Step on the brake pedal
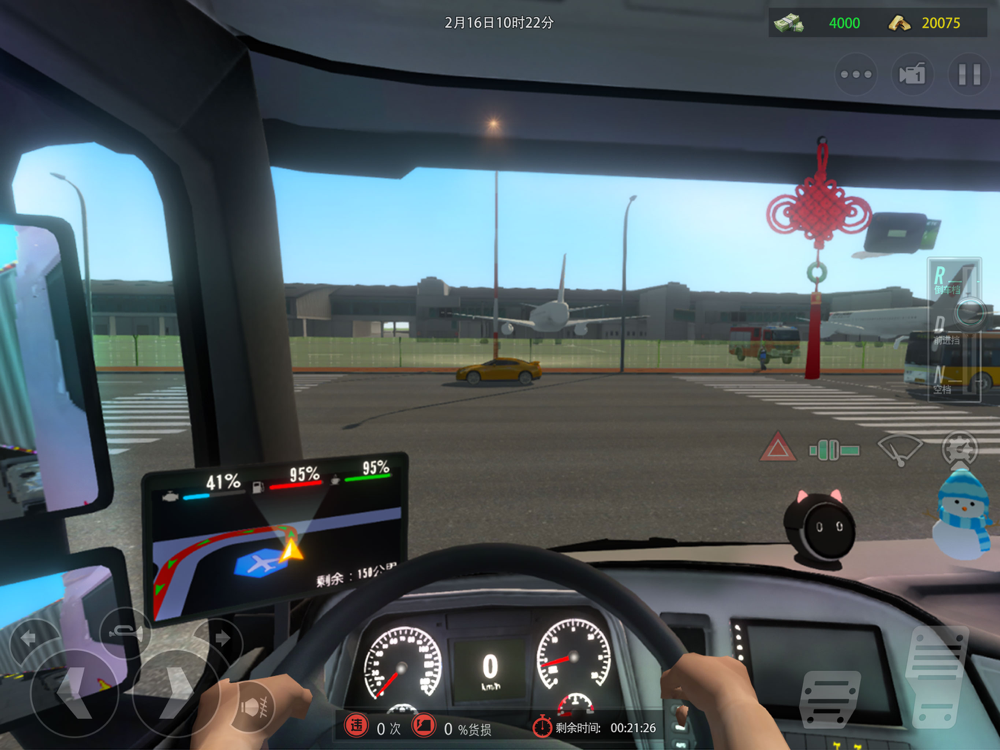 (x=830, y=702)
